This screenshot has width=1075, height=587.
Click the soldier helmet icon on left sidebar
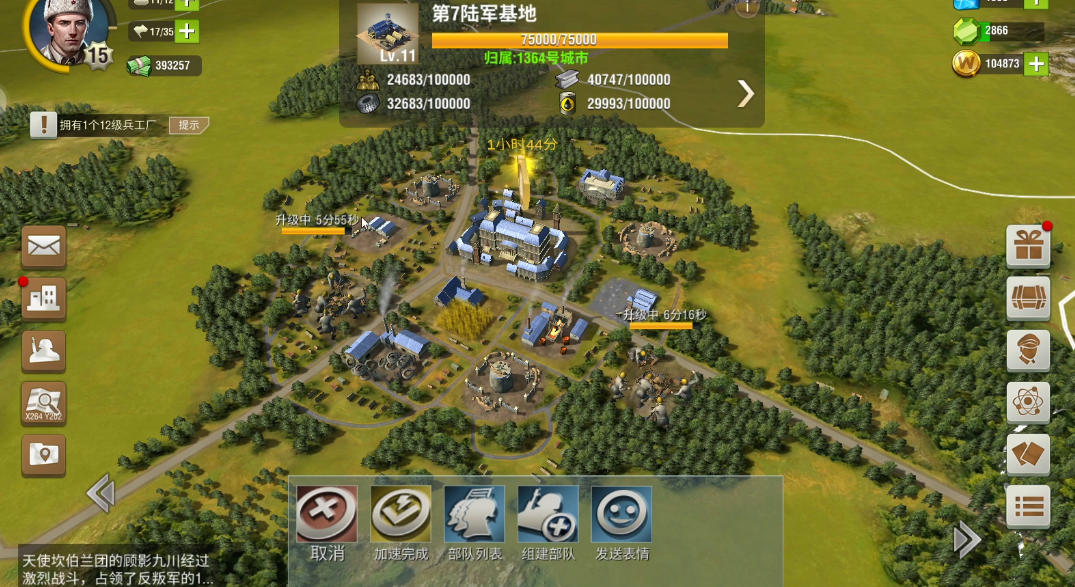pyautogui.click(x=44, y=351)
